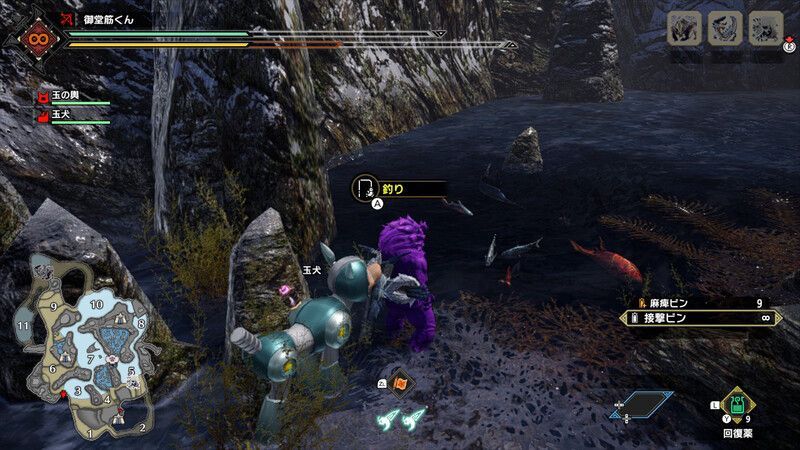800x450 pixels.
Task: Activate the orange Palamute command icon
Action: [x=400, y=381]
